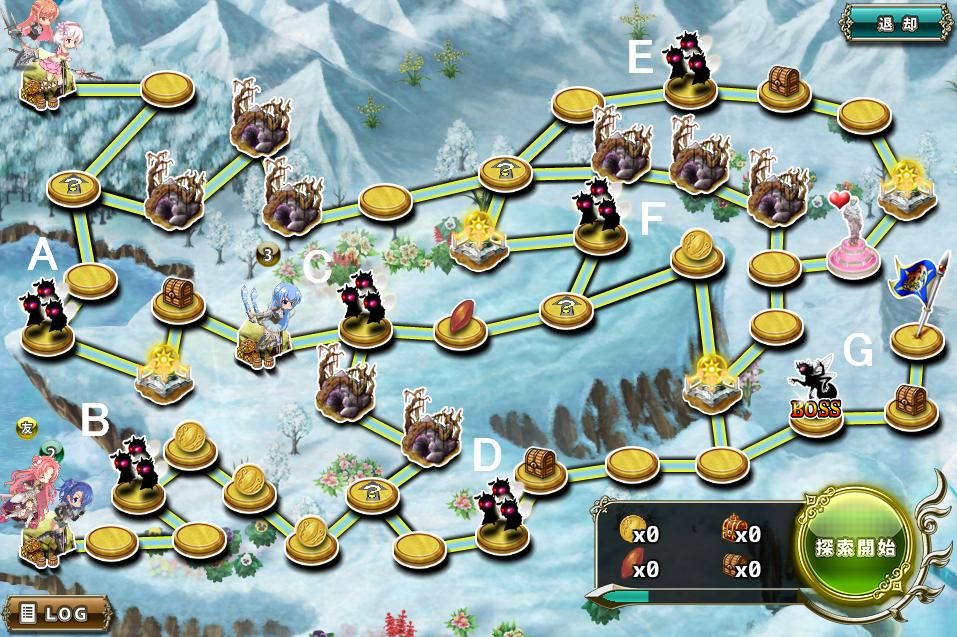Open the LOG panel
The height and width of the screenshot is (637, 957).
pyautogui.click(x=57, y=613)
